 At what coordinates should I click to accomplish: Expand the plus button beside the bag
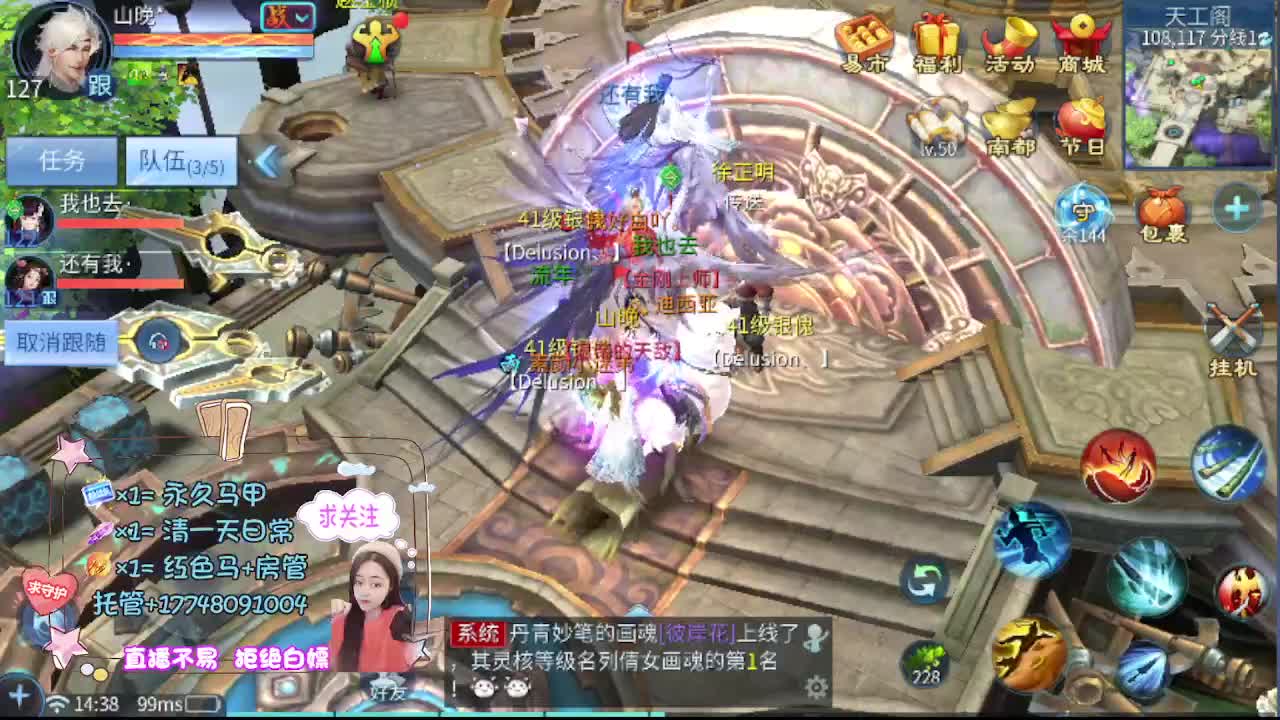tap(1237, 210)
